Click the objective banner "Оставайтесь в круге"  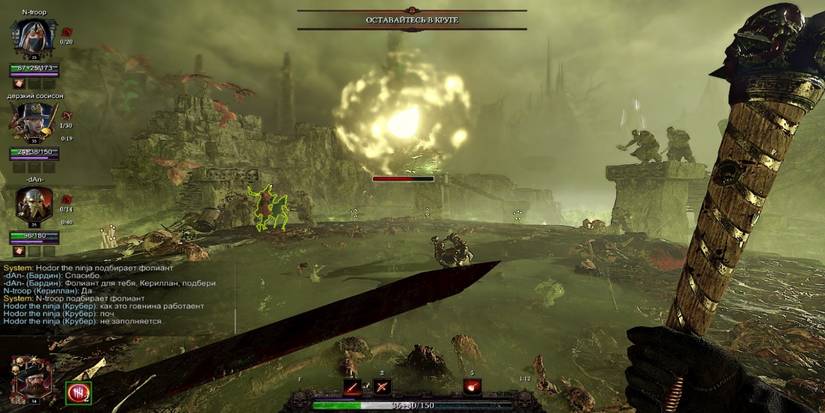coord(412,20)
